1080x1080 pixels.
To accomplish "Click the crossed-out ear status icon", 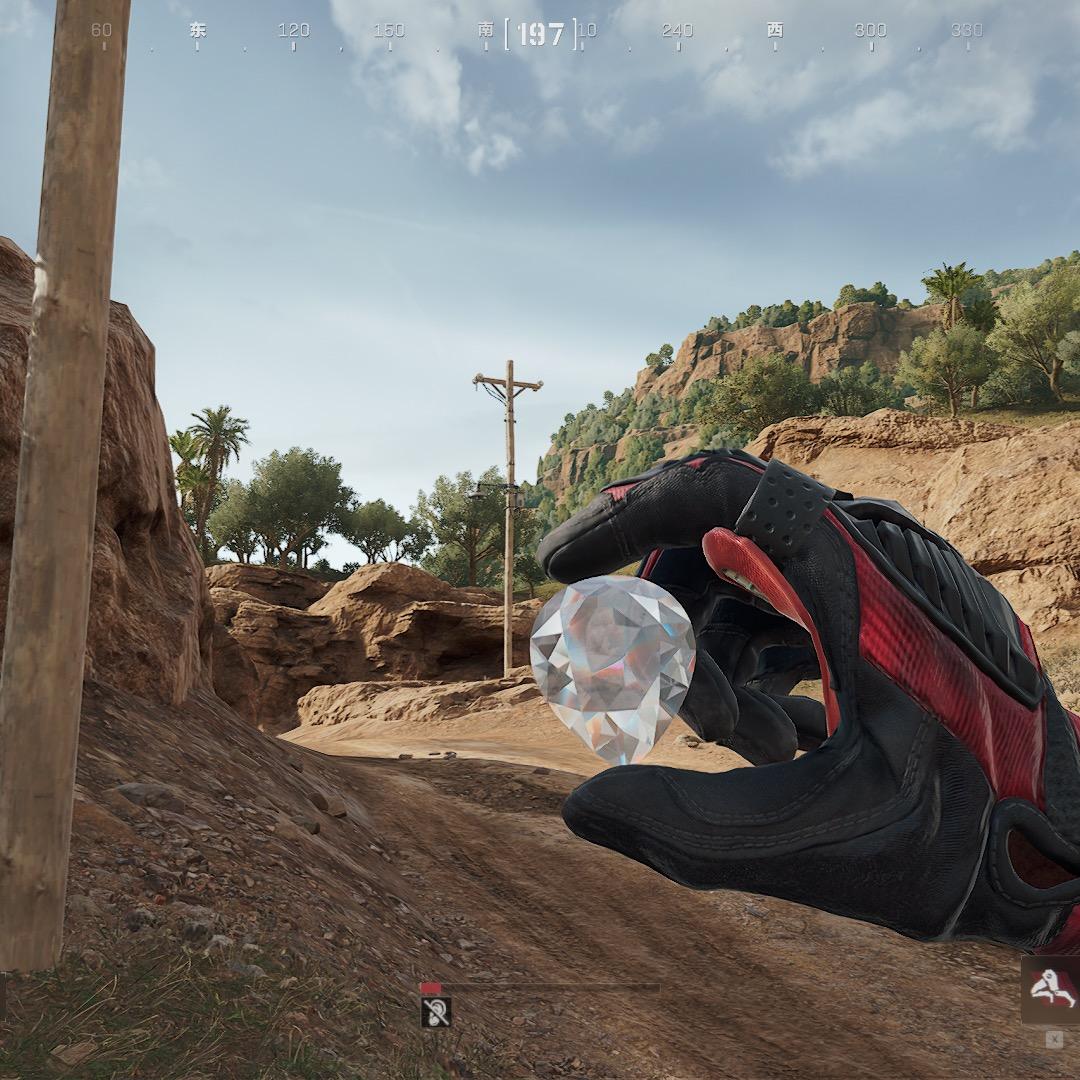I will (436, 1012).
